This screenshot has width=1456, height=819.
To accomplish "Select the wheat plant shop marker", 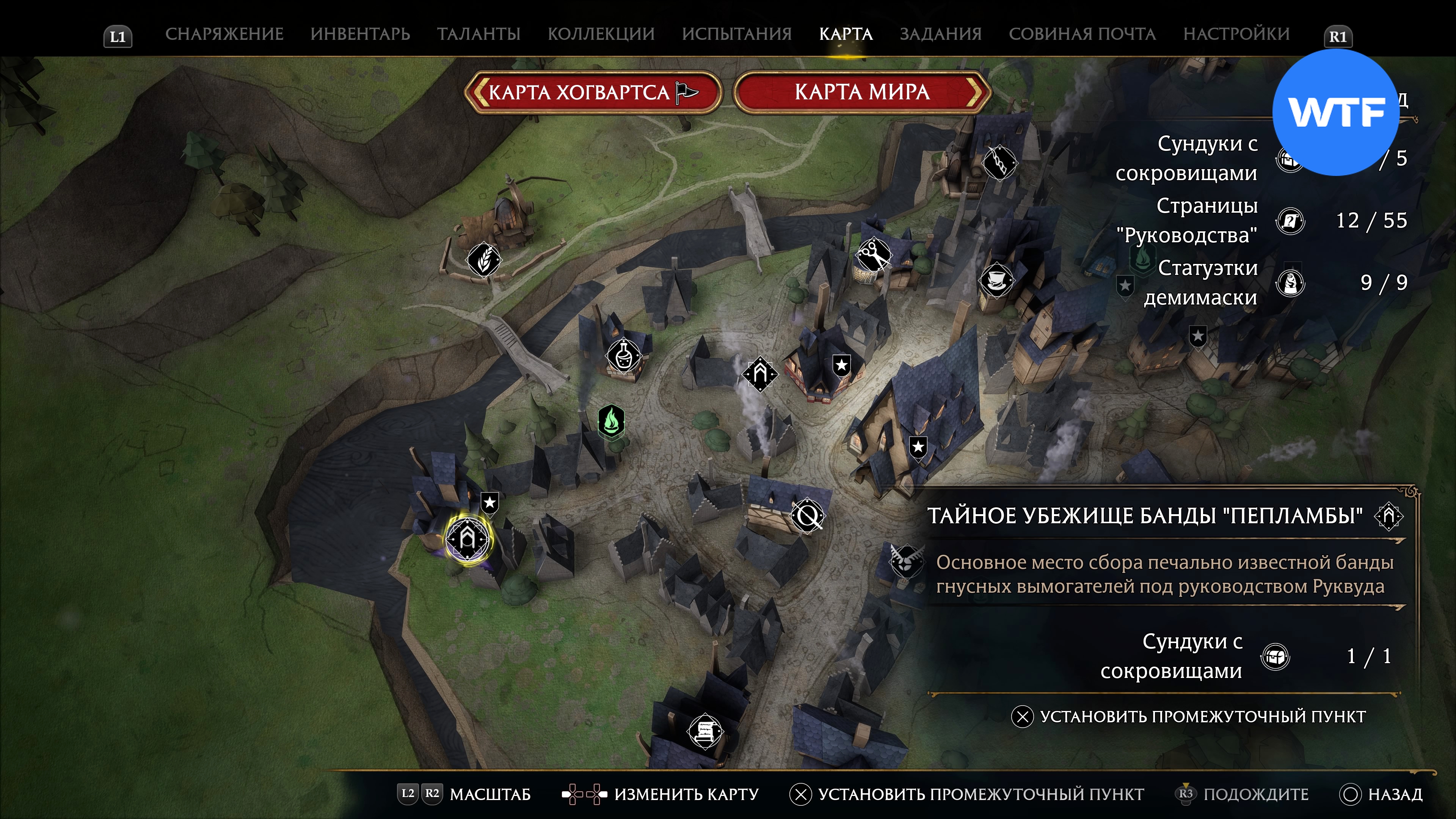I will point(484,259).
